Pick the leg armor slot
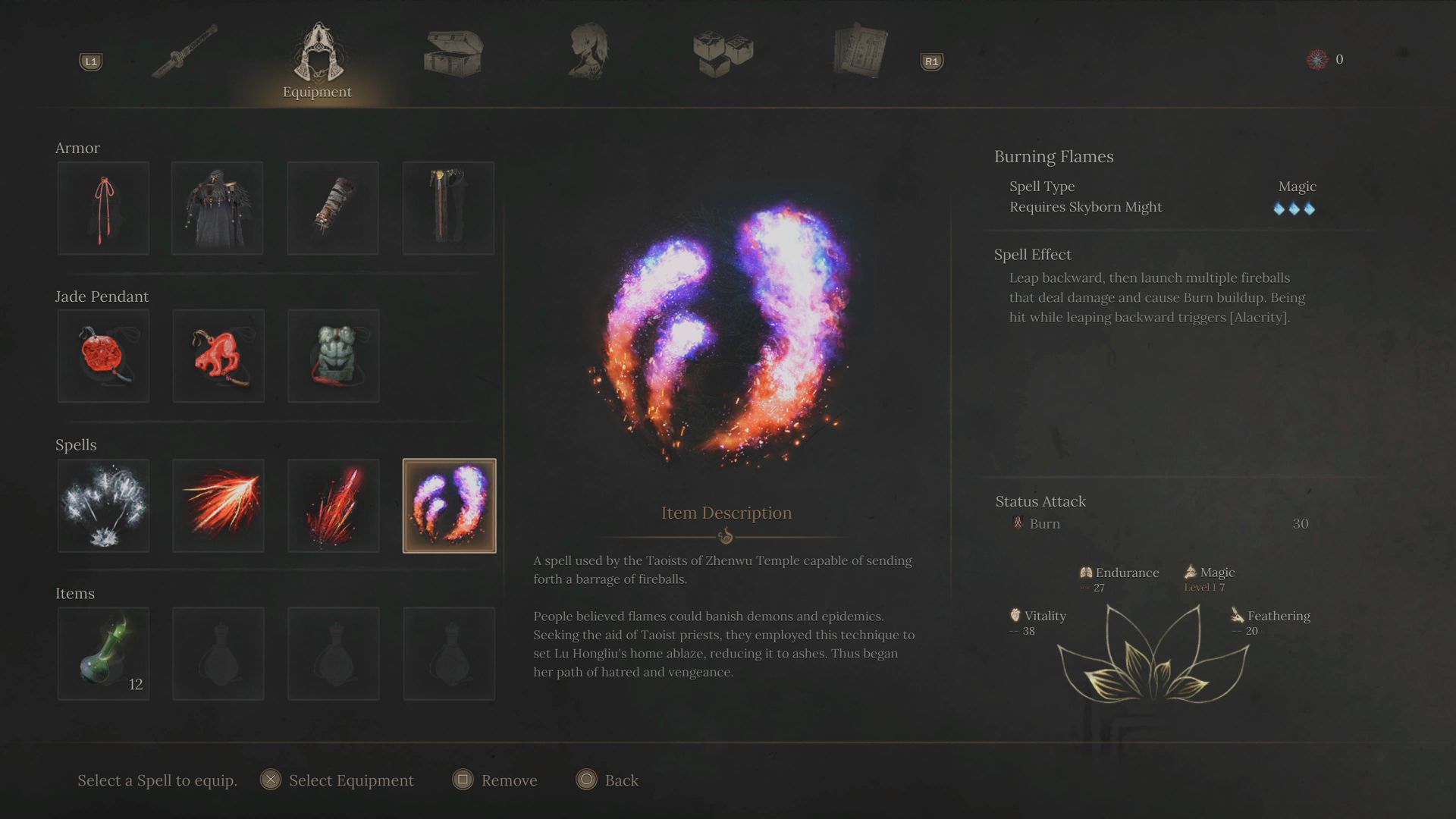Image resolution: width=1456 pixels, height=819 pixels. point(448,208)
